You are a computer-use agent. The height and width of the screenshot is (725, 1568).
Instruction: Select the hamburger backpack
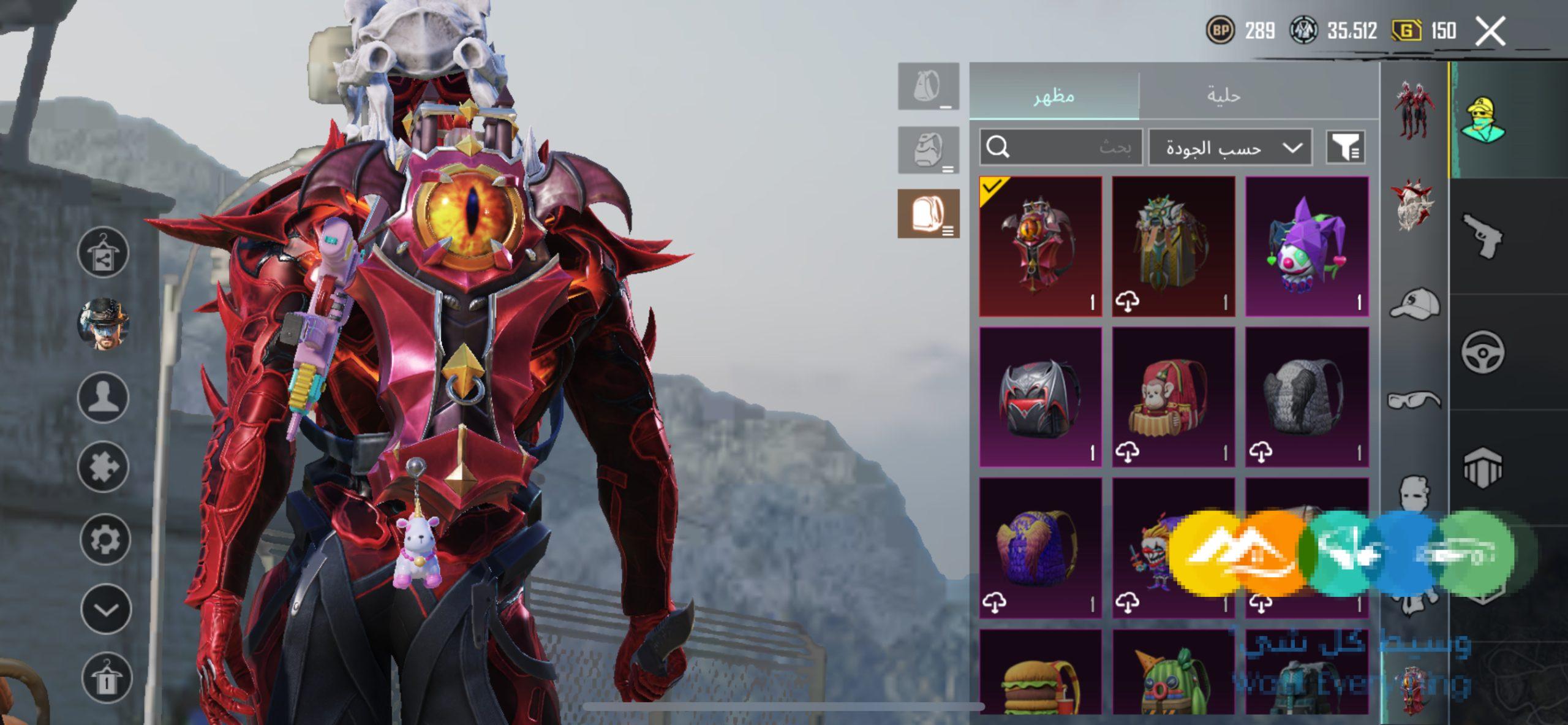click(1040, 673)
